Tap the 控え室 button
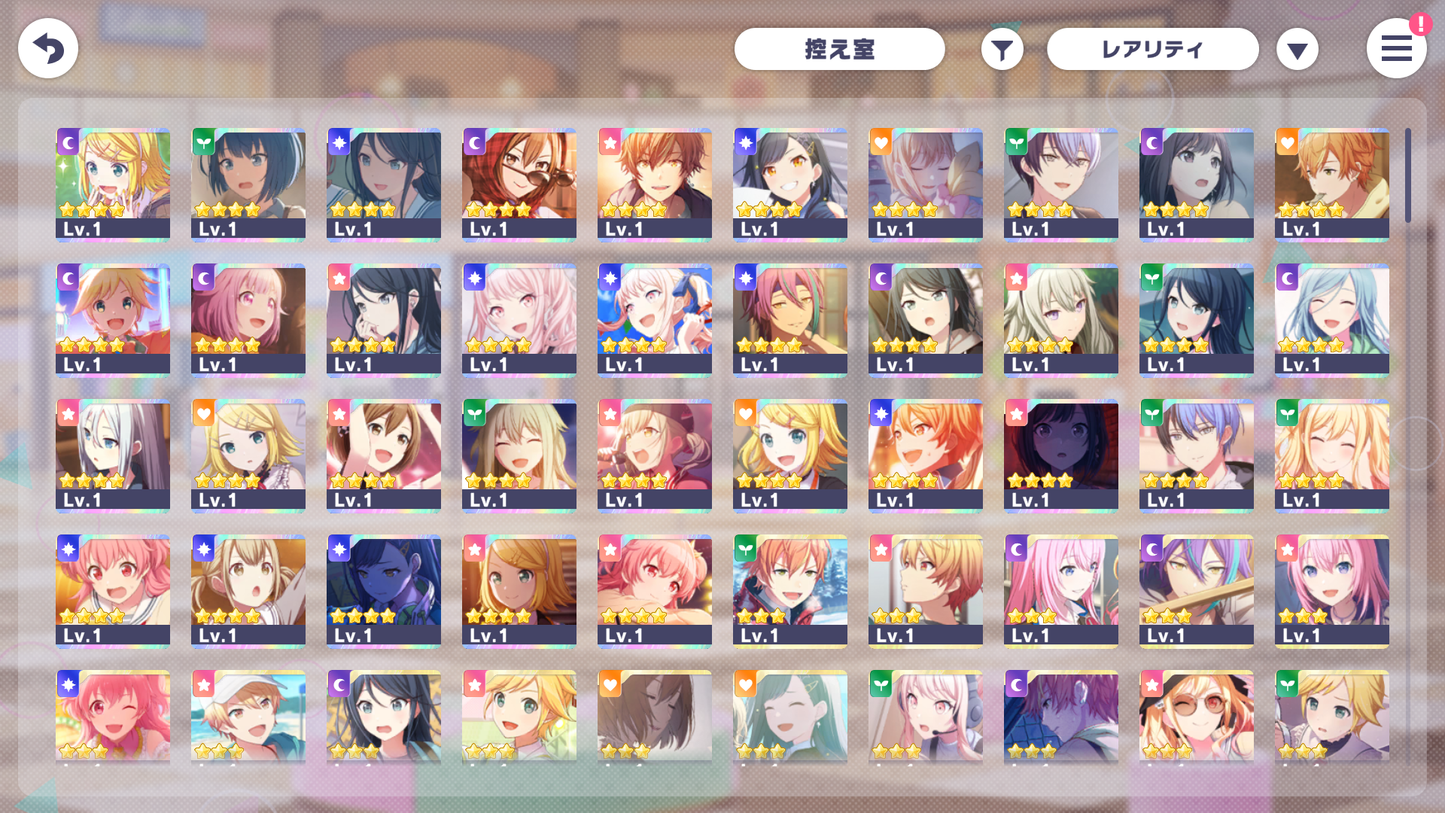 (x=840, y=48)
